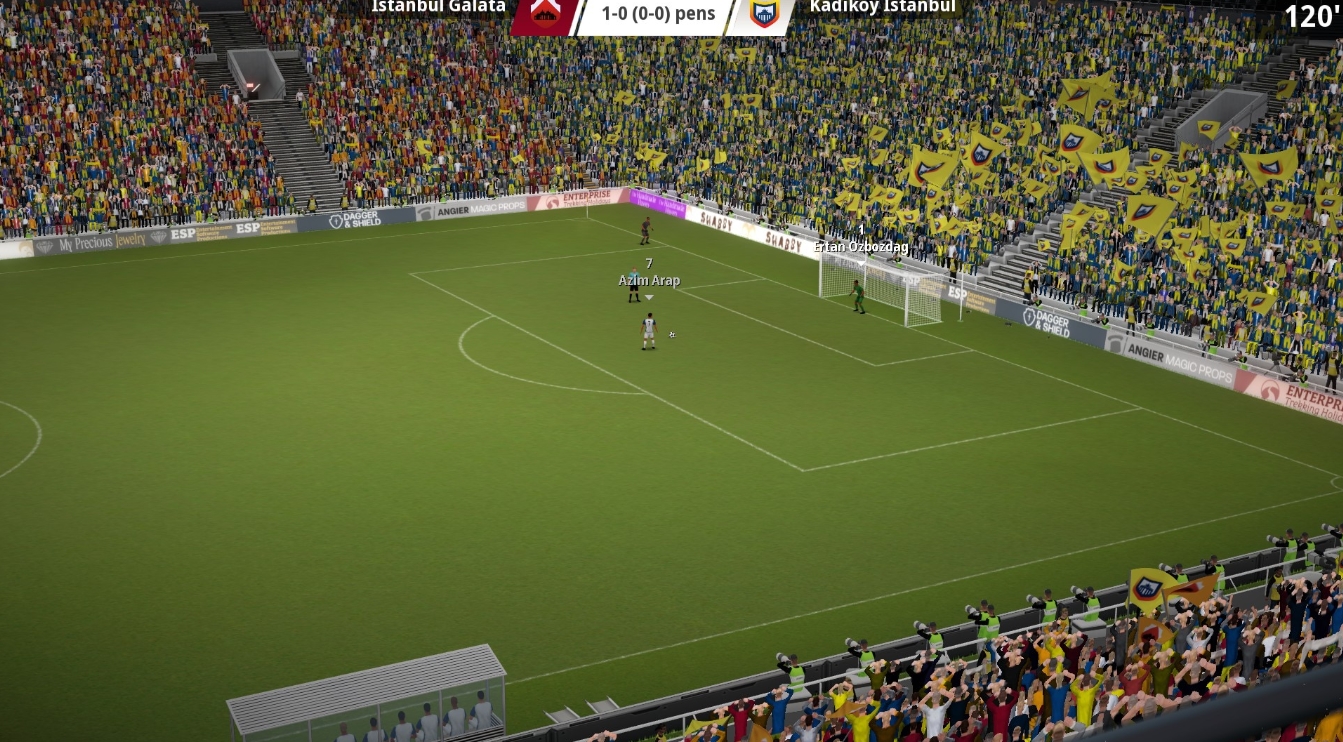Image resolution: width=1343 pixels, height=742 pixels.
Task: Click the 1-0 (0-0) pens score display
Action: (x=656, y=14)
